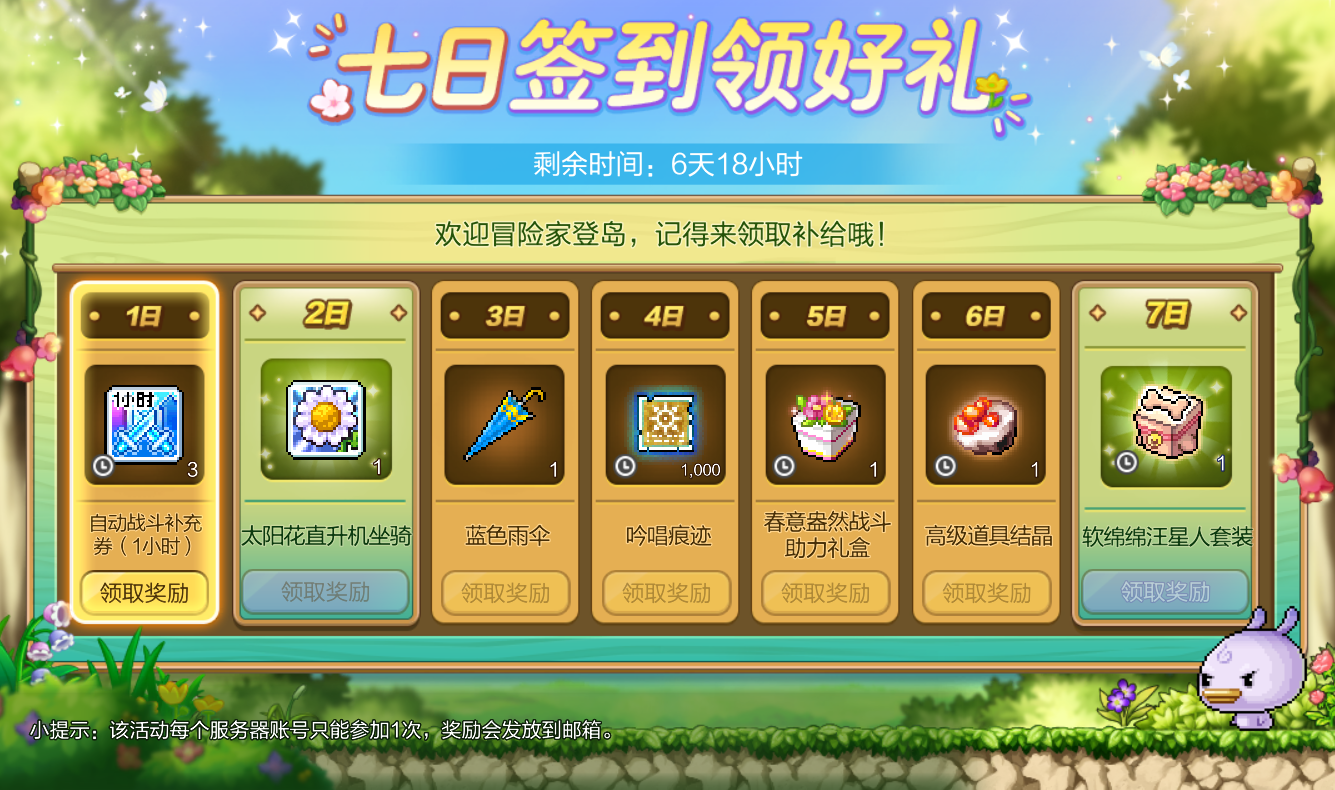Click the 领取奖励 button under day 7

click(x=1165, y=593)
